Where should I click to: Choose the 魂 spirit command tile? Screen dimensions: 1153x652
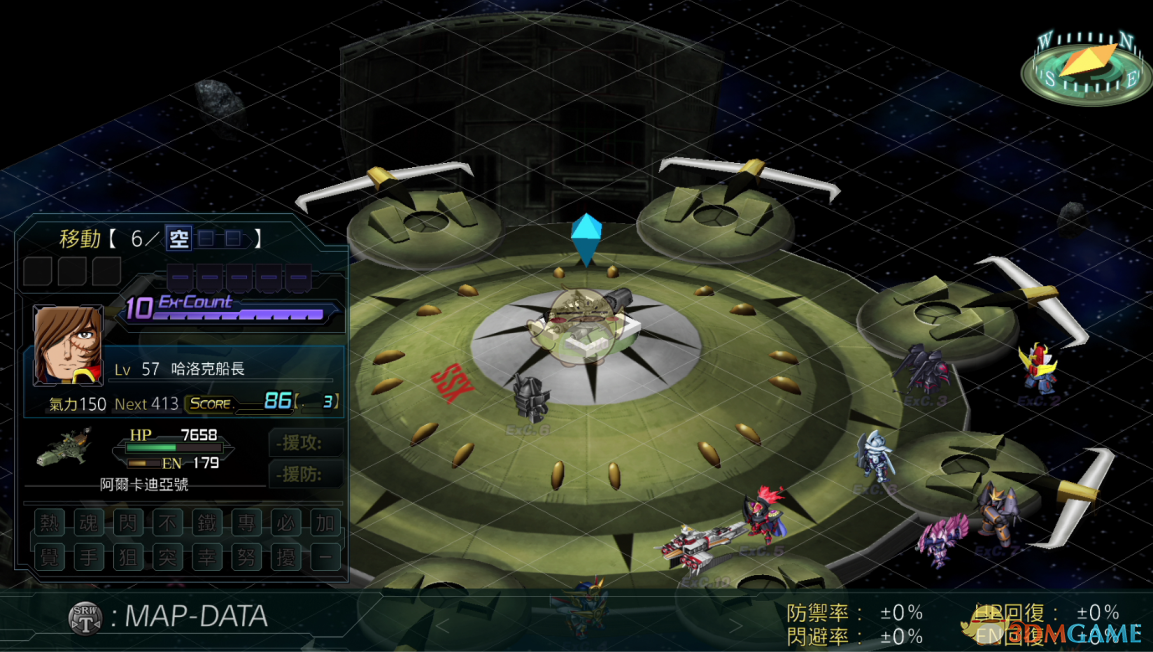tap(88, 523)
